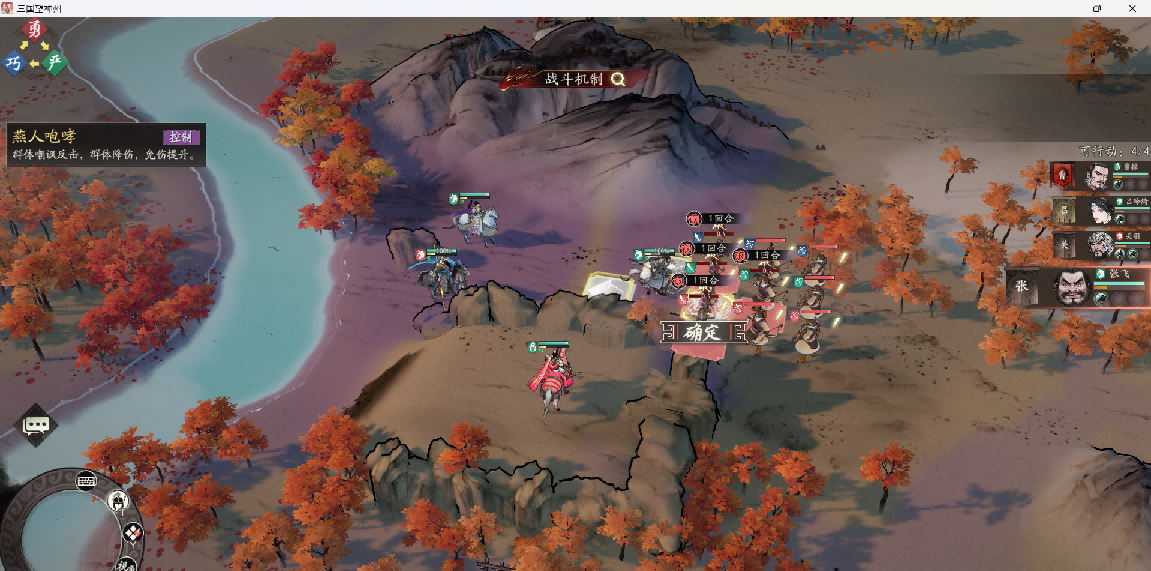The width and height of the screenshot is (1151, 571).
Task: Restore down the game window
Action: [1097, 8]
